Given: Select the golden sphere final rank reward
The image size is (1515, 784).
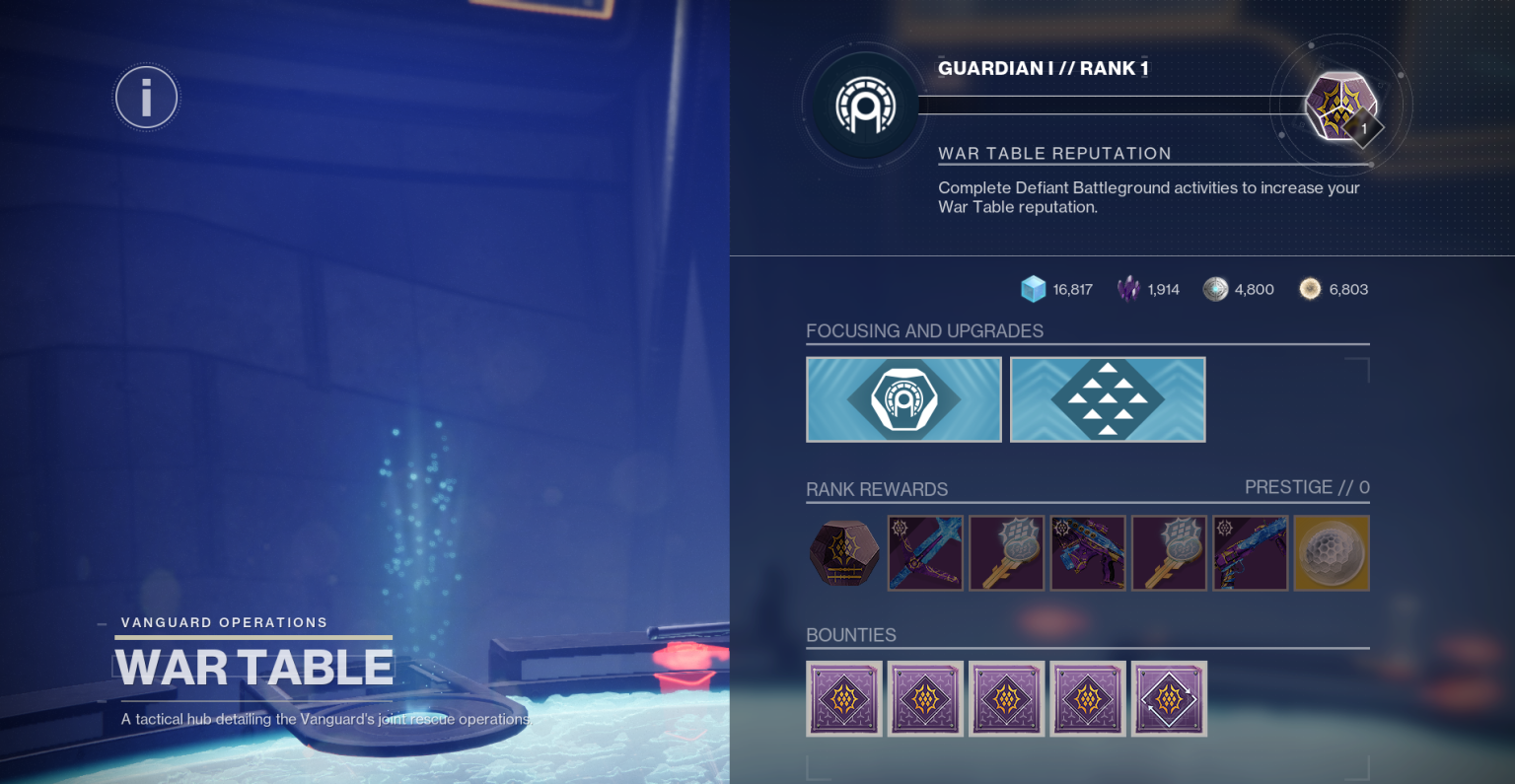Looking at the screenshot, I should click(x=1331, y=553).
